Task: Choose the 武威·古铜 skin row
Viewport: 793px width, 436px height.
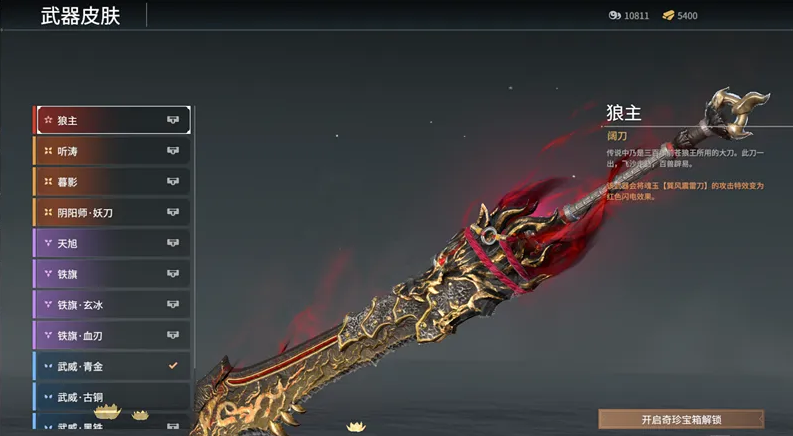Action: click(112, 397)
